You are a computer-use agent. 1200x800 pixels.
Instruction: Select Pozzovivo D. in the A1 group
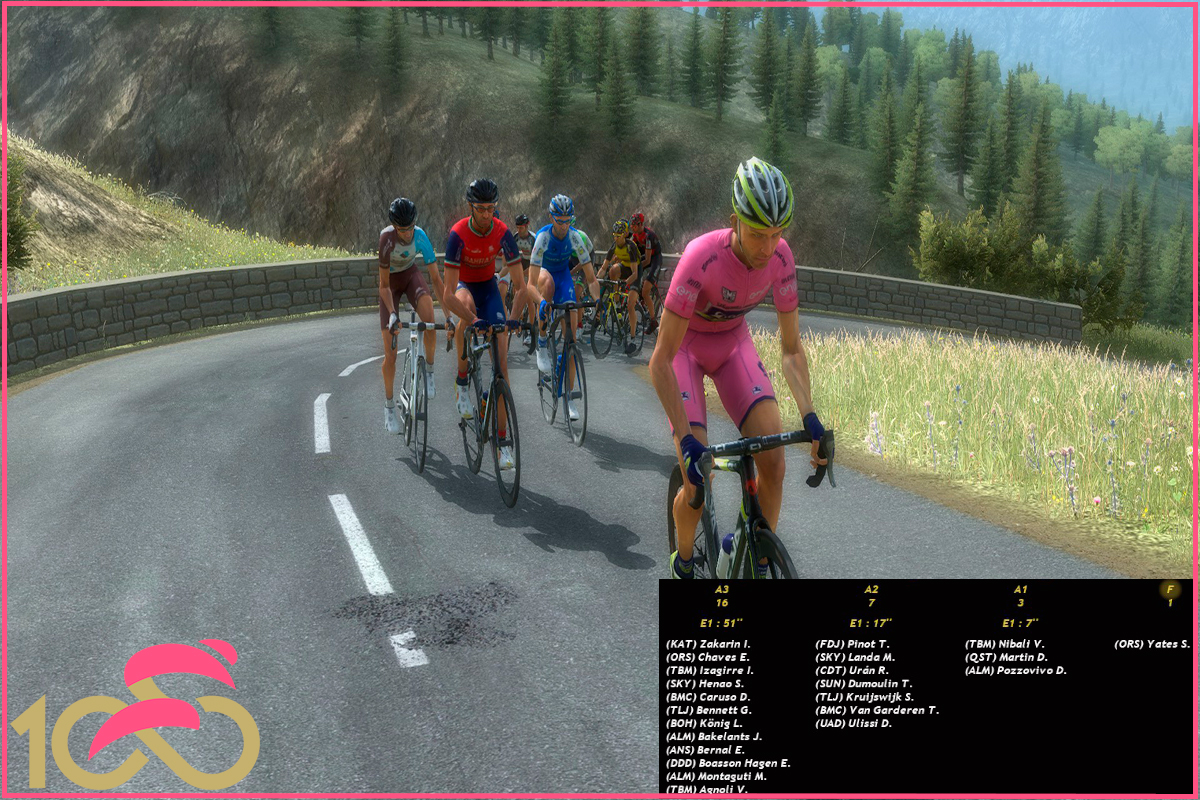tap(1015, 670)
